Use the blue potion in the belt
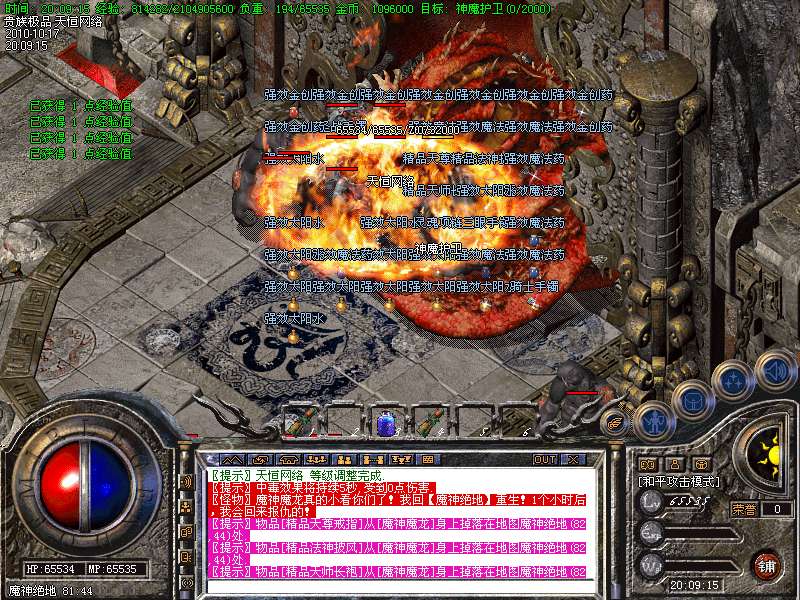 click(386, 424)
